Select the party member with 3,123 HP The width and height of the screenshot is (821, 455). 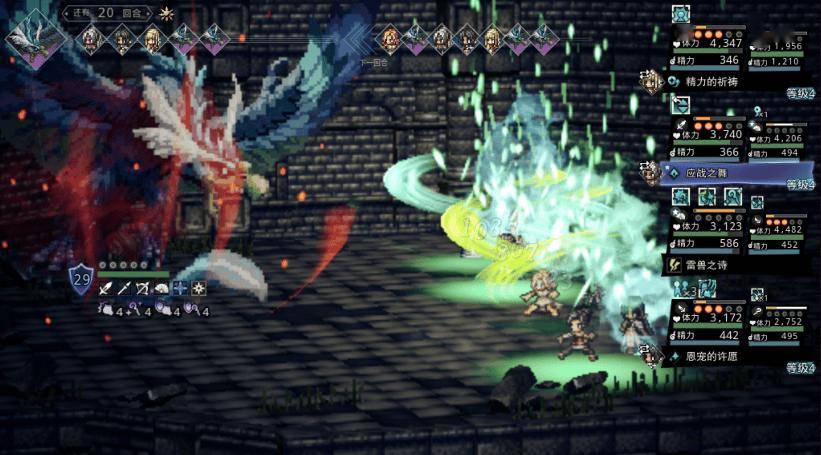(707, 226)
